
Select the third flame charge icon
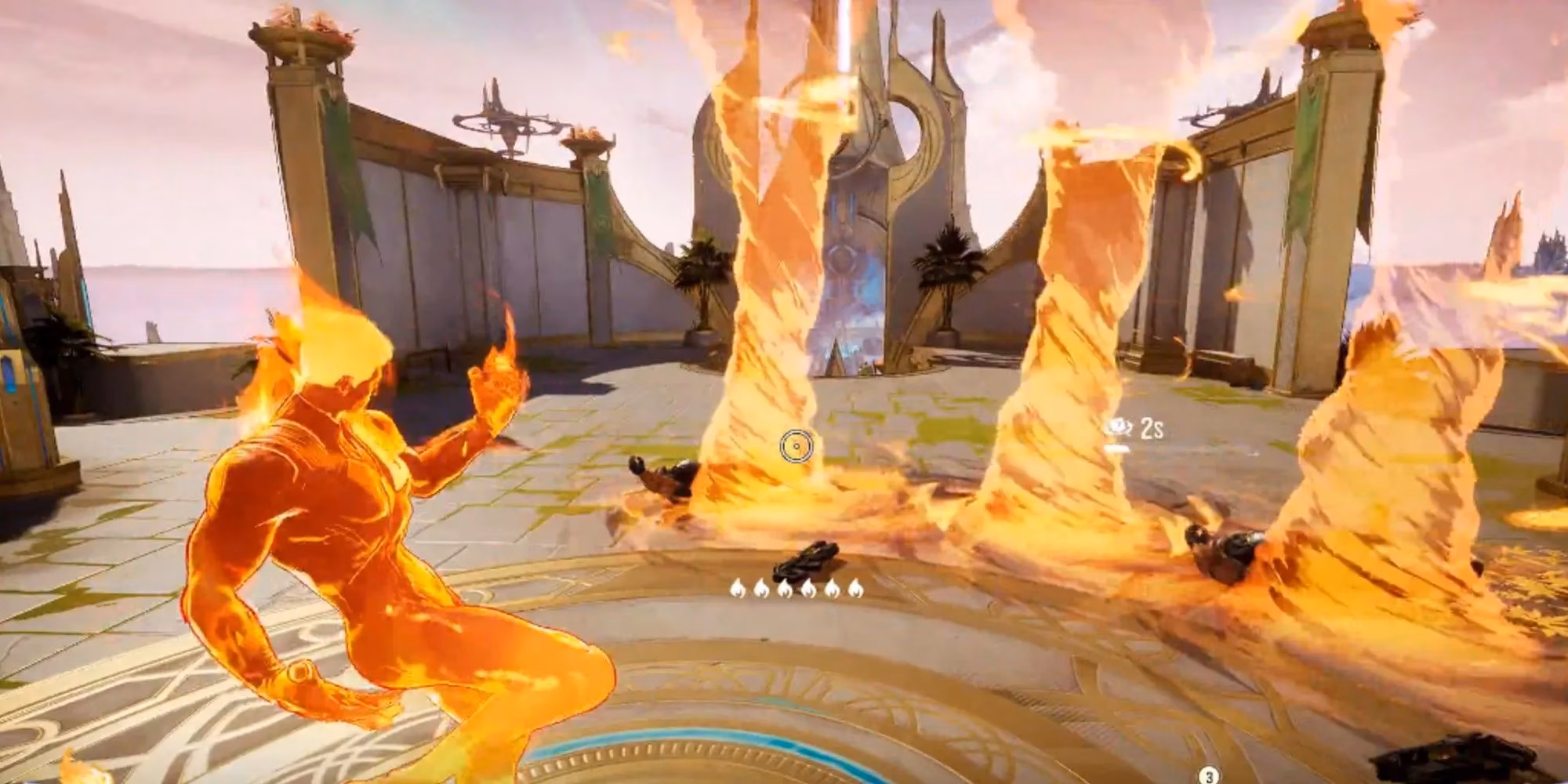point(785,590)
